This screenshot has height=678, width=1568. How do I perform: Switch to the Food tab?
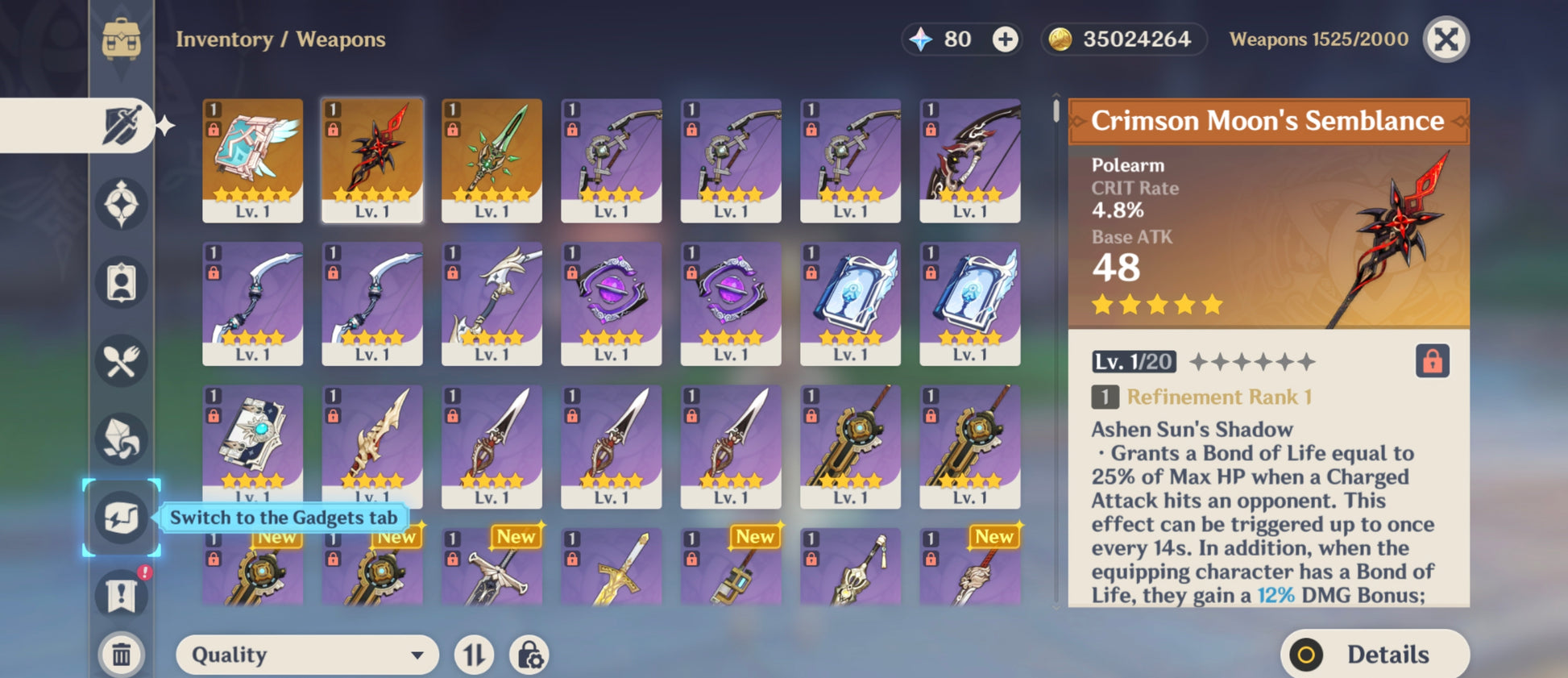point(121,360)
